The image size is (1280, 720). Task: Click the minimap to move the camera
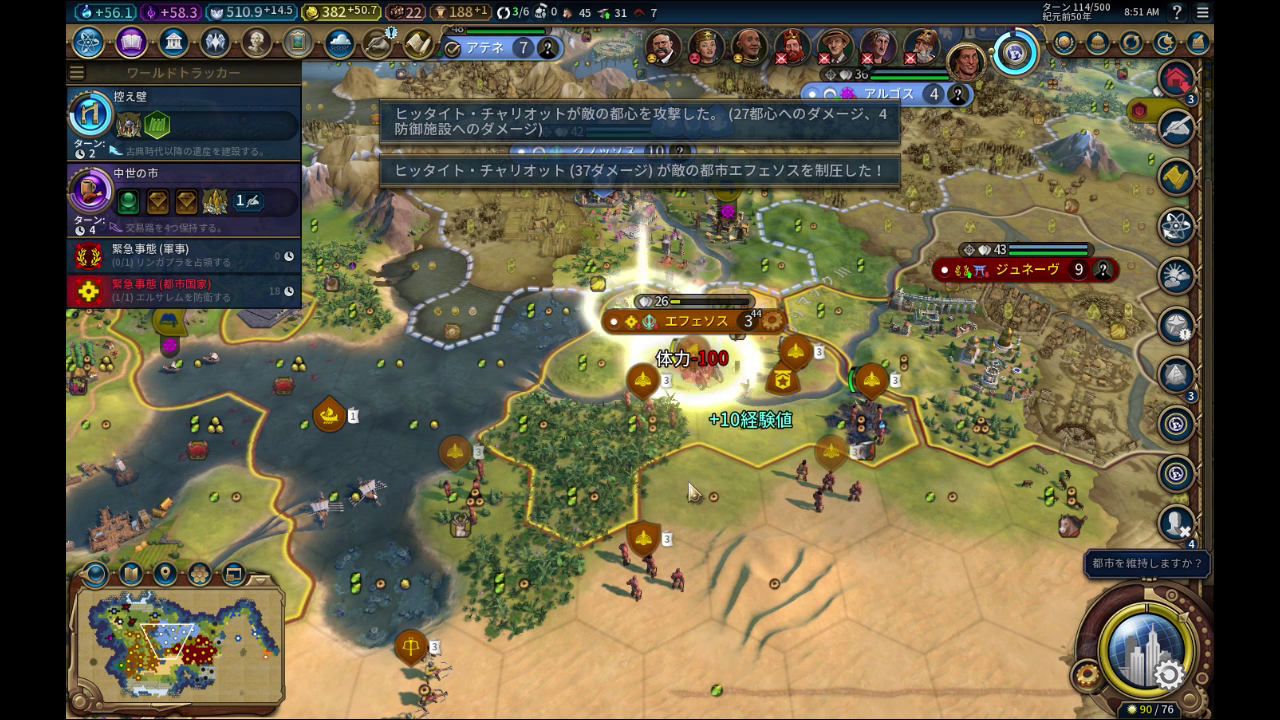point(180,645)
